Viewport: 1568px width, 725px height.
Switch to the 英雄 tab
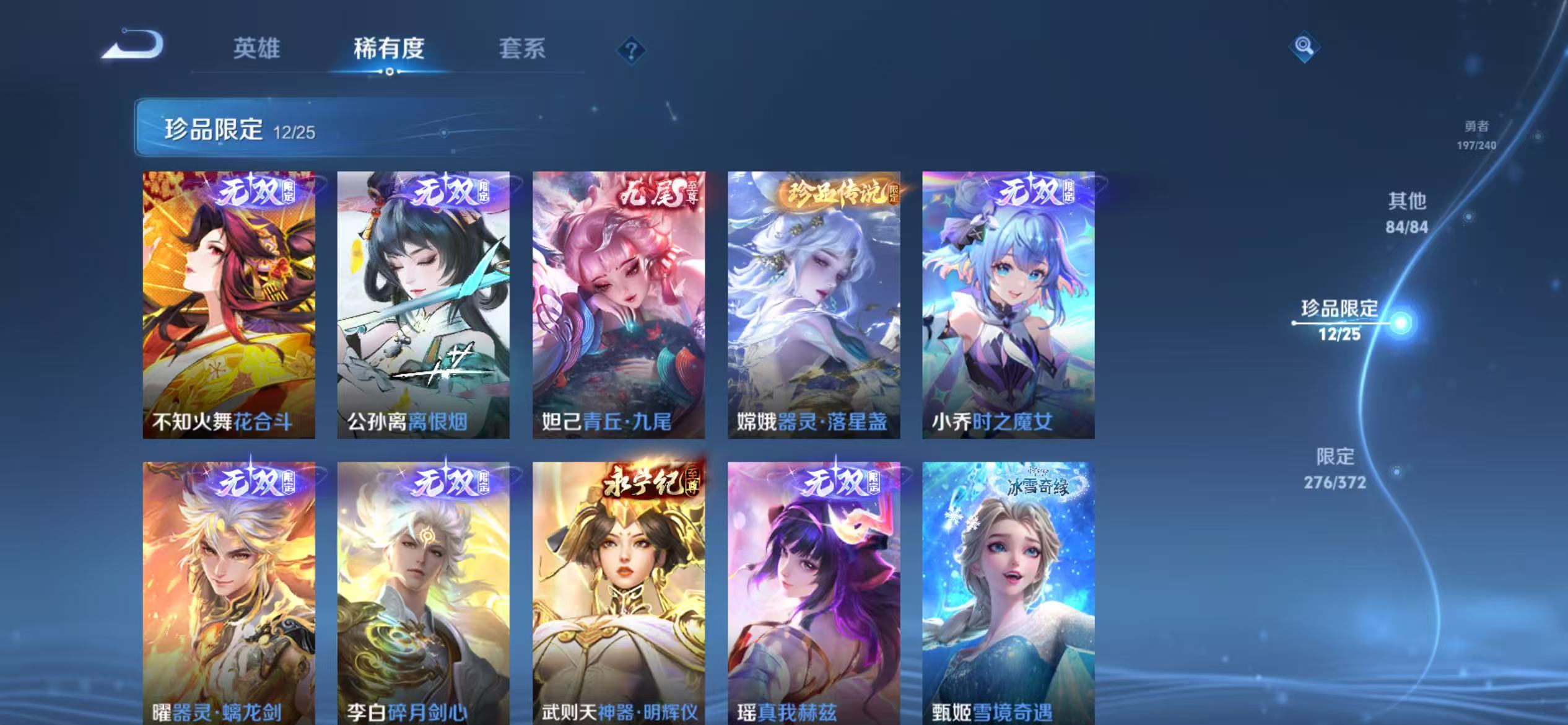point(258,50)
